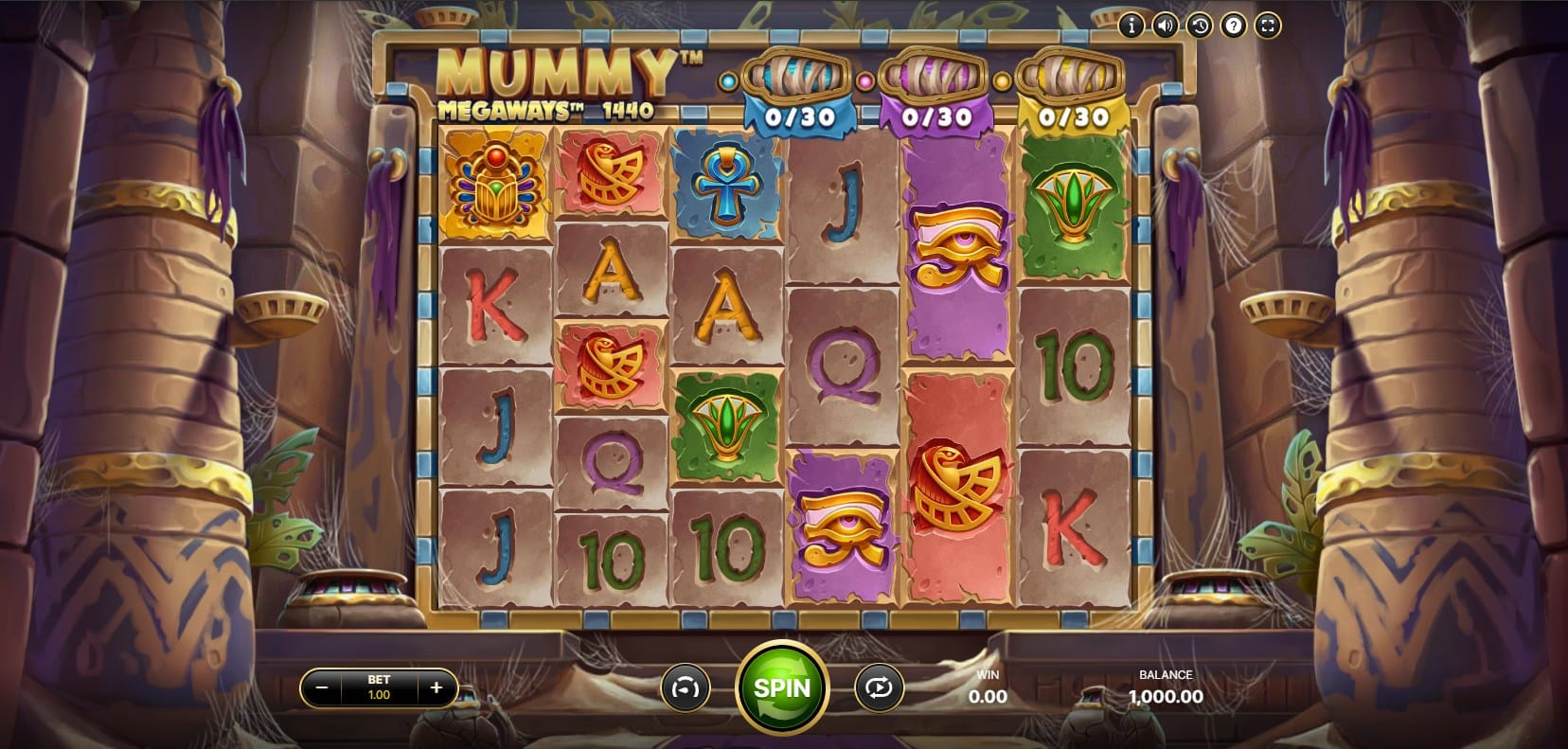The width and height of the screenshot is (1568, 749).
Task: Enter fullscreen mode
Action: (1267, 26)
